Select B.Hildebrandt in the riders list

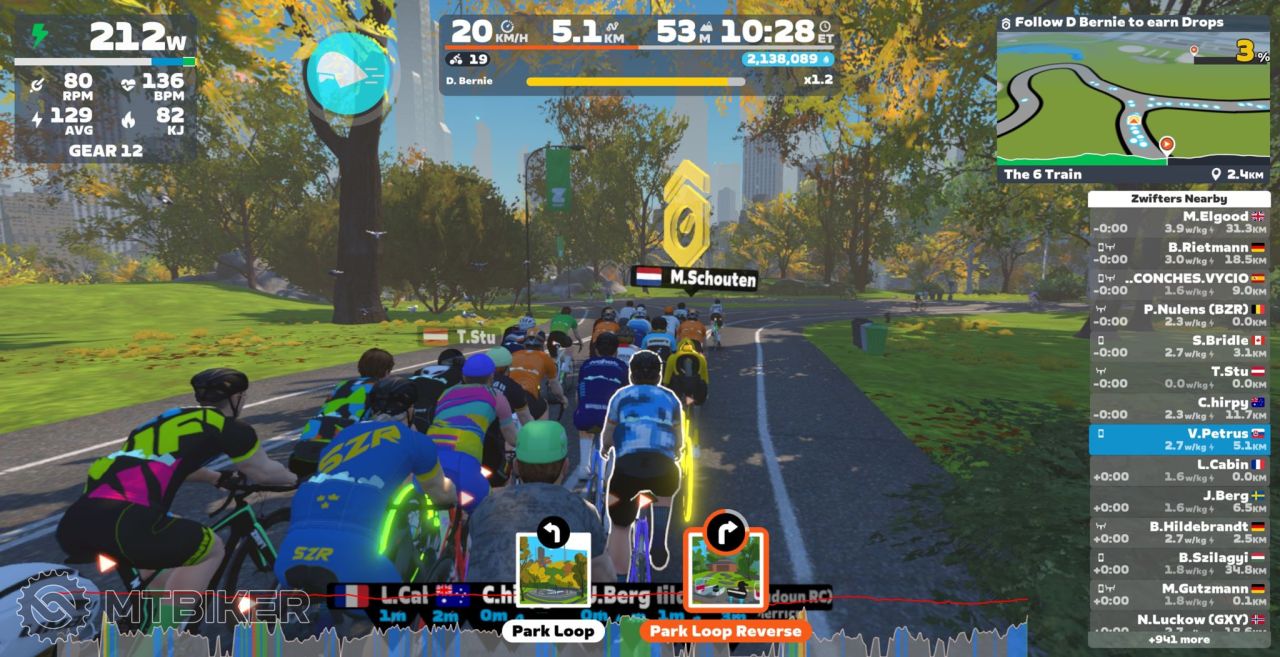point(1179,532)
